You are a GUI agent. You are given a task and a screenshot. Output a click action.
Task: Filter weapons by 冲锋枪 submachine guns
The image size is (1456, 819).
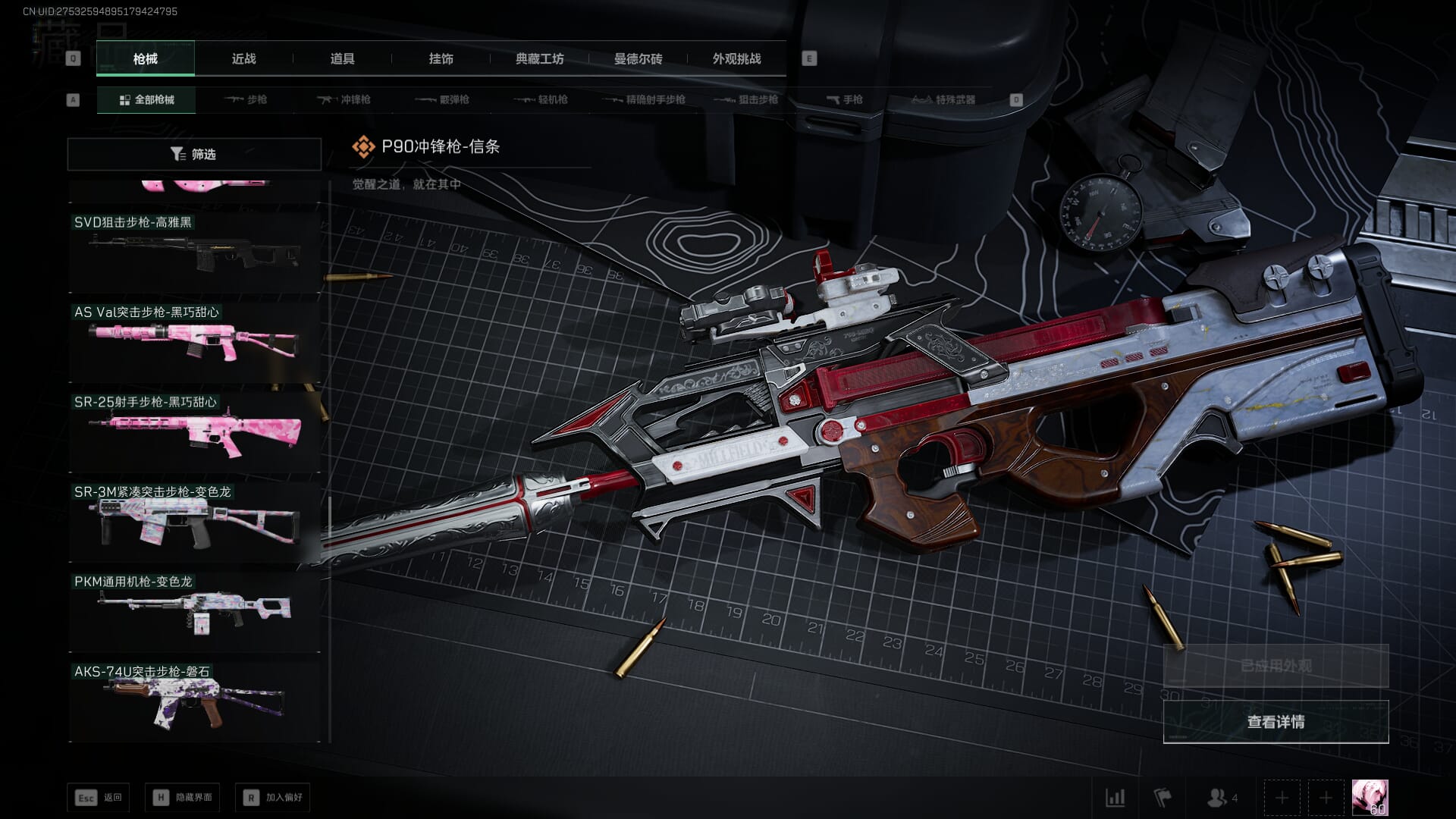344,99
